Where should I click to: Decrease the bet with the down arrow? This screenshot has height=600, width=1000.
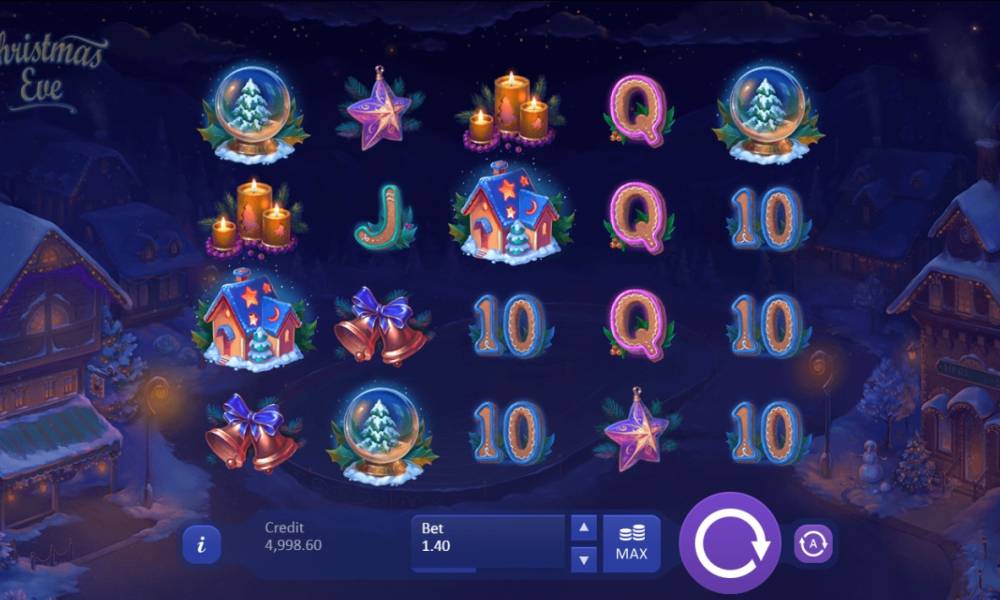pos(584,559)
